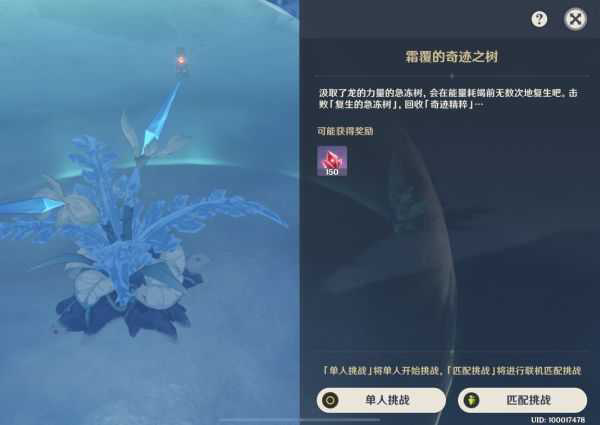Start the 单人挑战 solo challenge
This screenshot has height=425, width=600.
381,399
